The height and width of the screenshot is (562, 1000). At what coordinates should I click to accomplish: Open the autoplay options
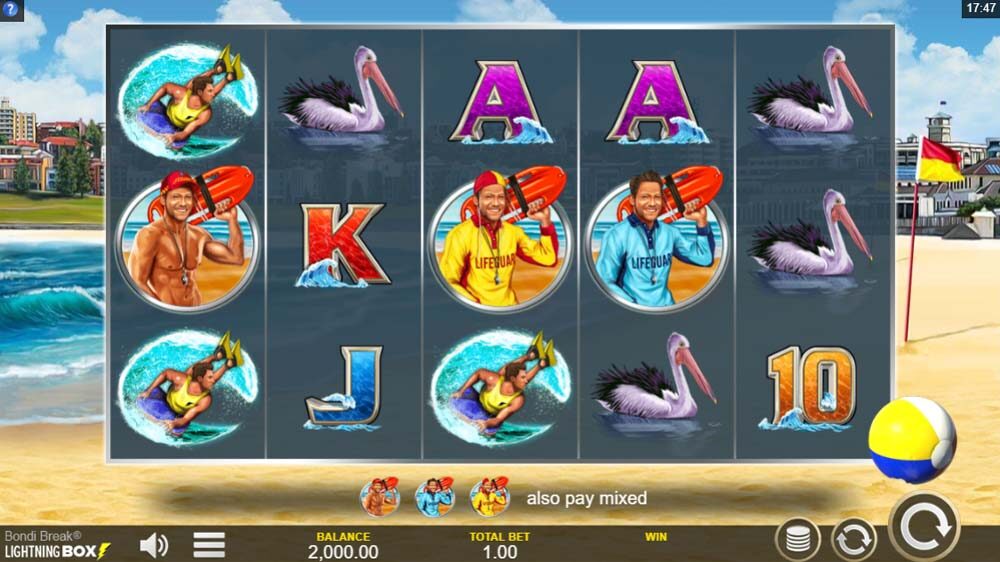(x=853, y=540)
